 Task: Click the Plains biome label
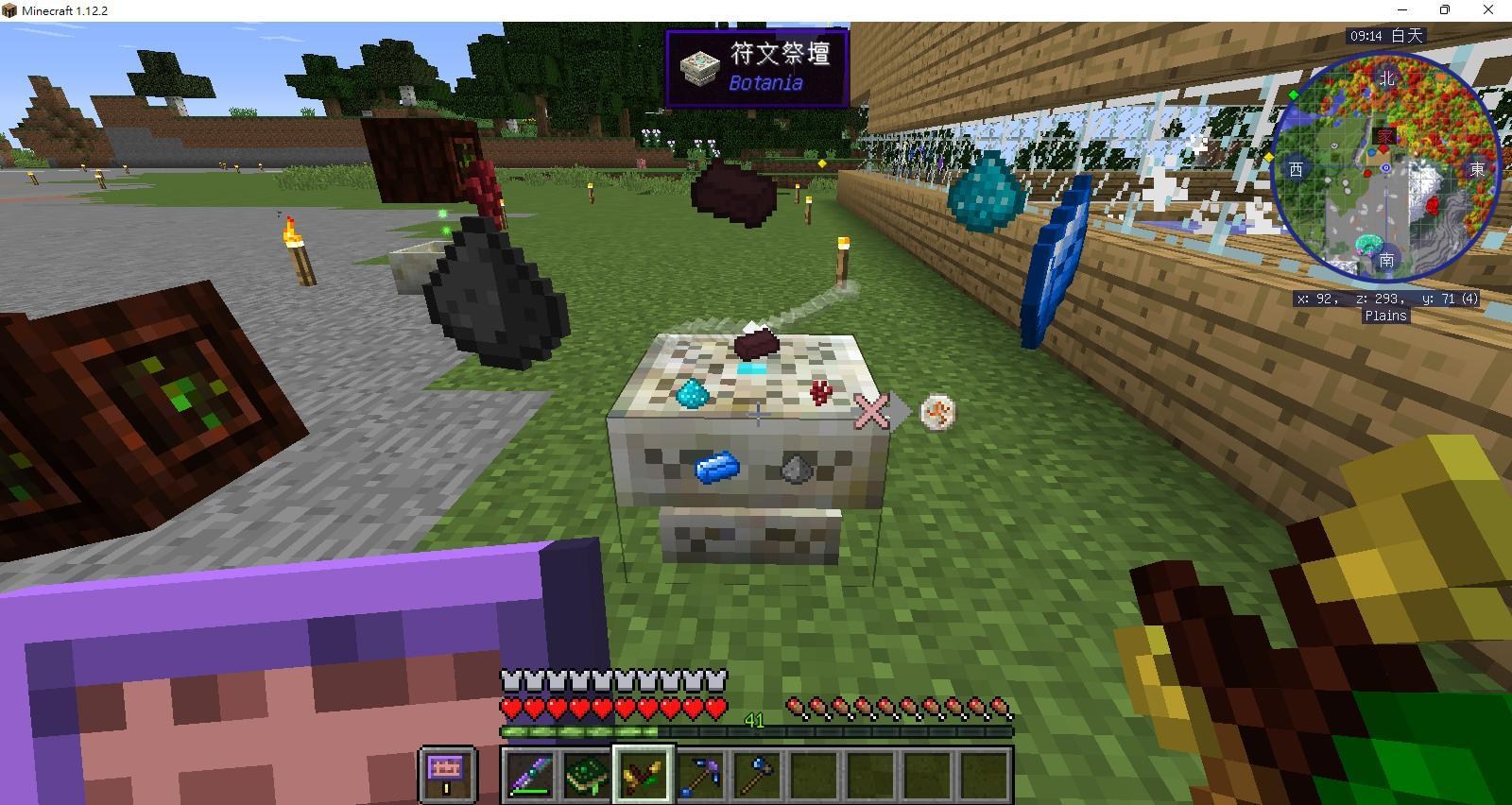pos(1385,315)
